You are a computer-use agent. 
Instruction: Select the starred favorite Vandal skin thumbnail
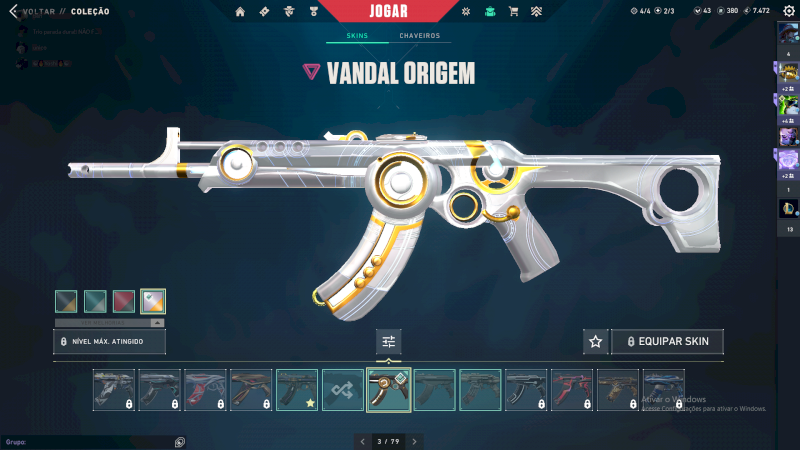297,390
